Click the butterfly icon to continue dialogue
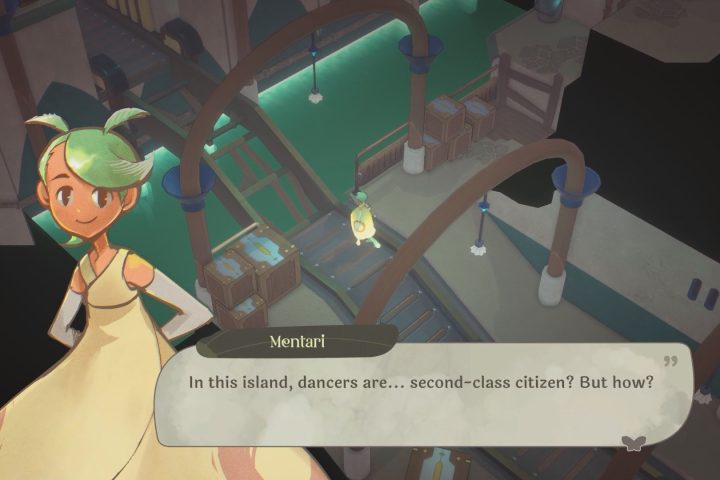 pyautogui.click(x=632, y=443)
